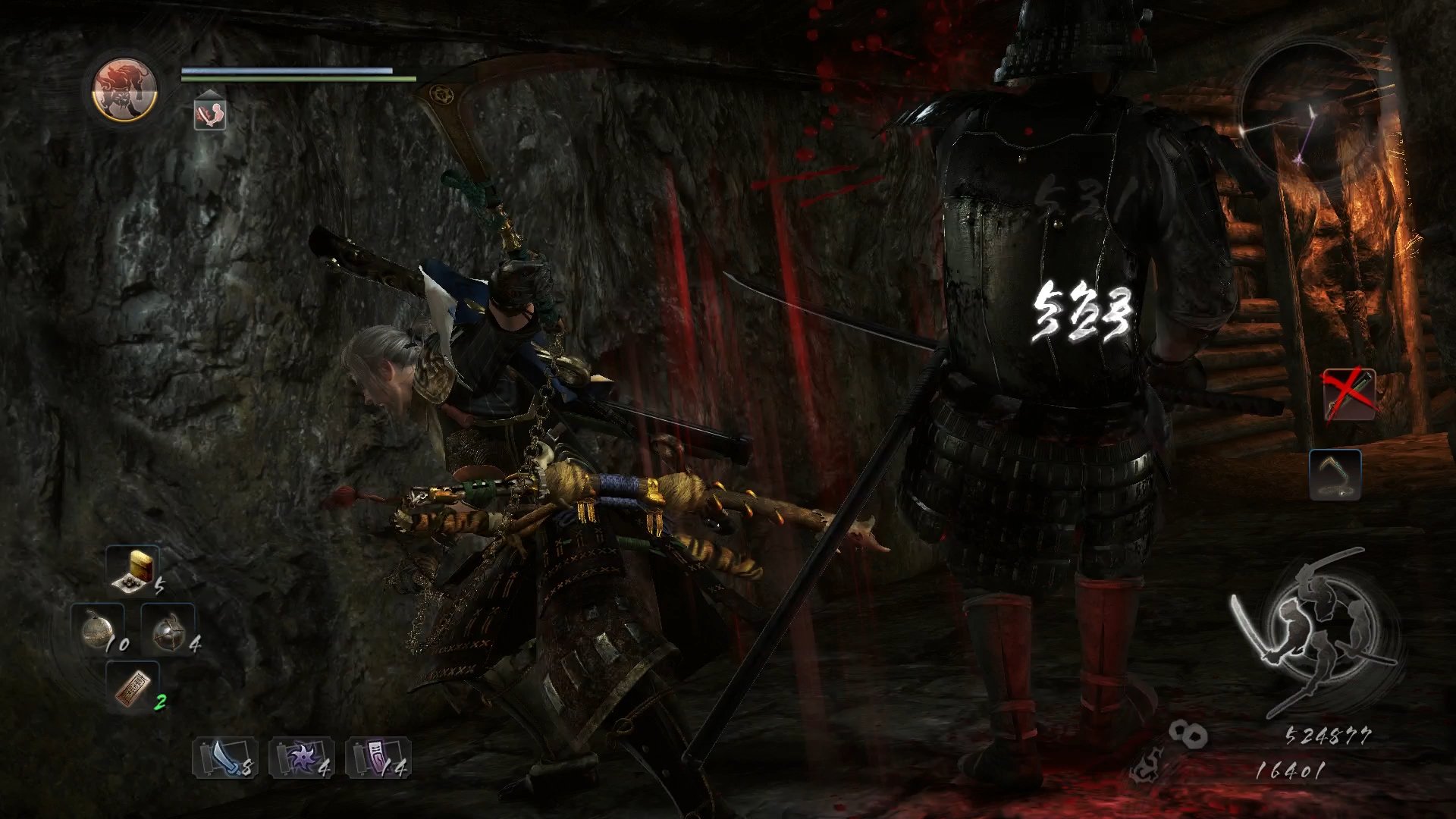Activate the purple talisman scroll
Screen dimensions: 1456x819
pos(378,757)
